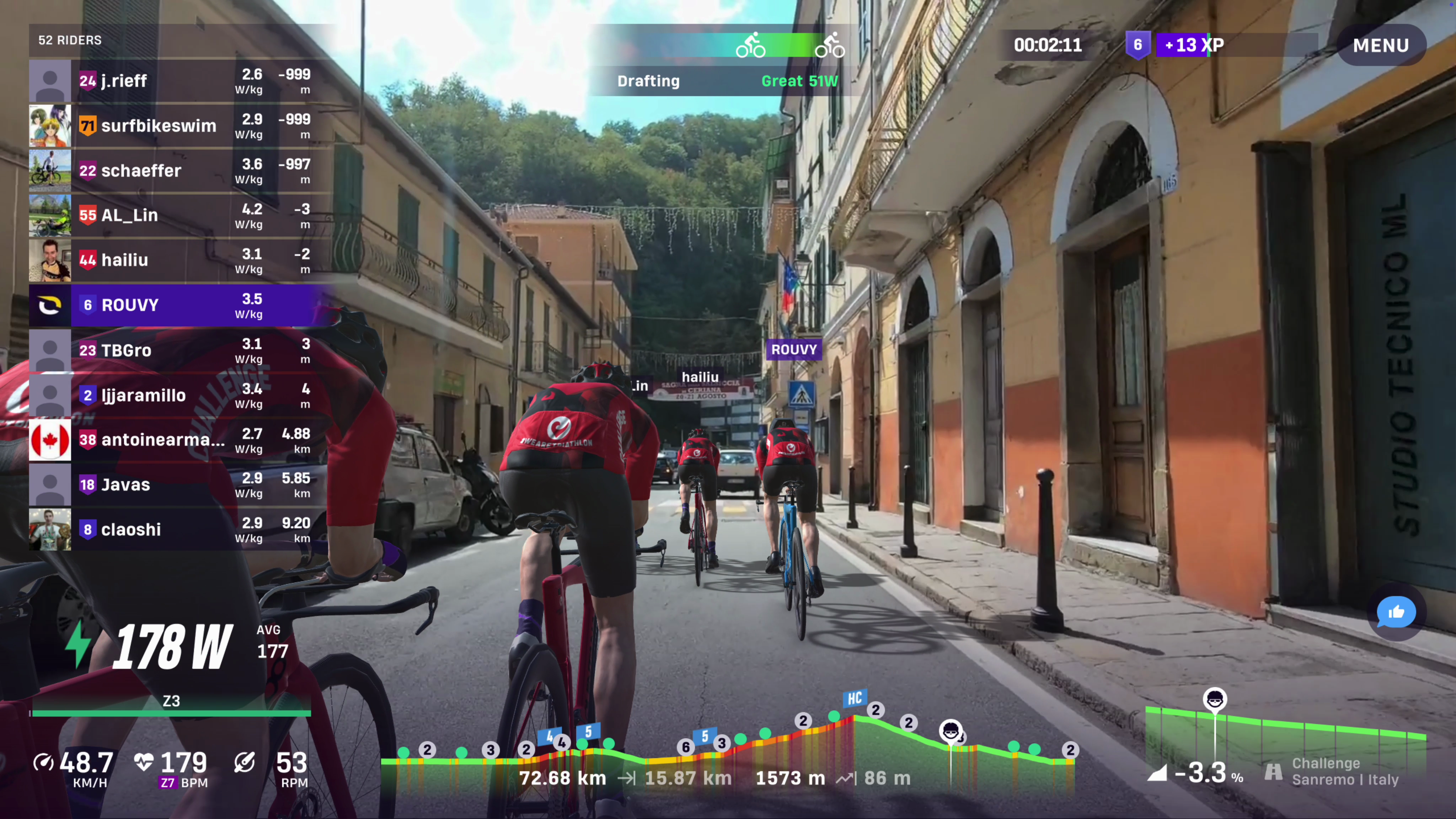Screen dimensions: 1456x819
Task: Click the HC climb marker on the route profile
Action: (x=854, y=698)
